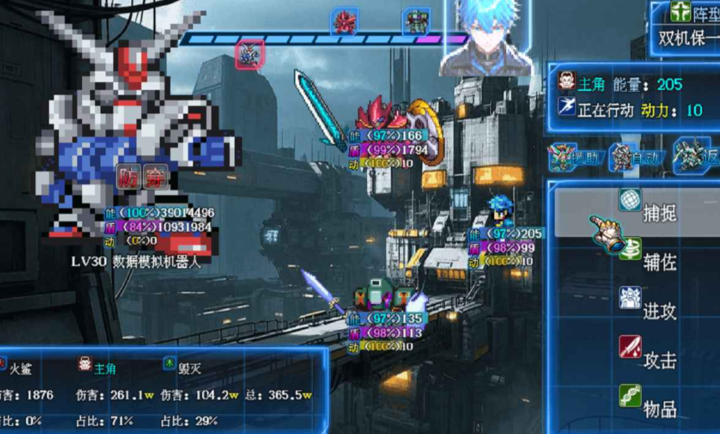
Task: Click the 援助 (Support) button
Action: pyautogui.click(x=574, y=157)
